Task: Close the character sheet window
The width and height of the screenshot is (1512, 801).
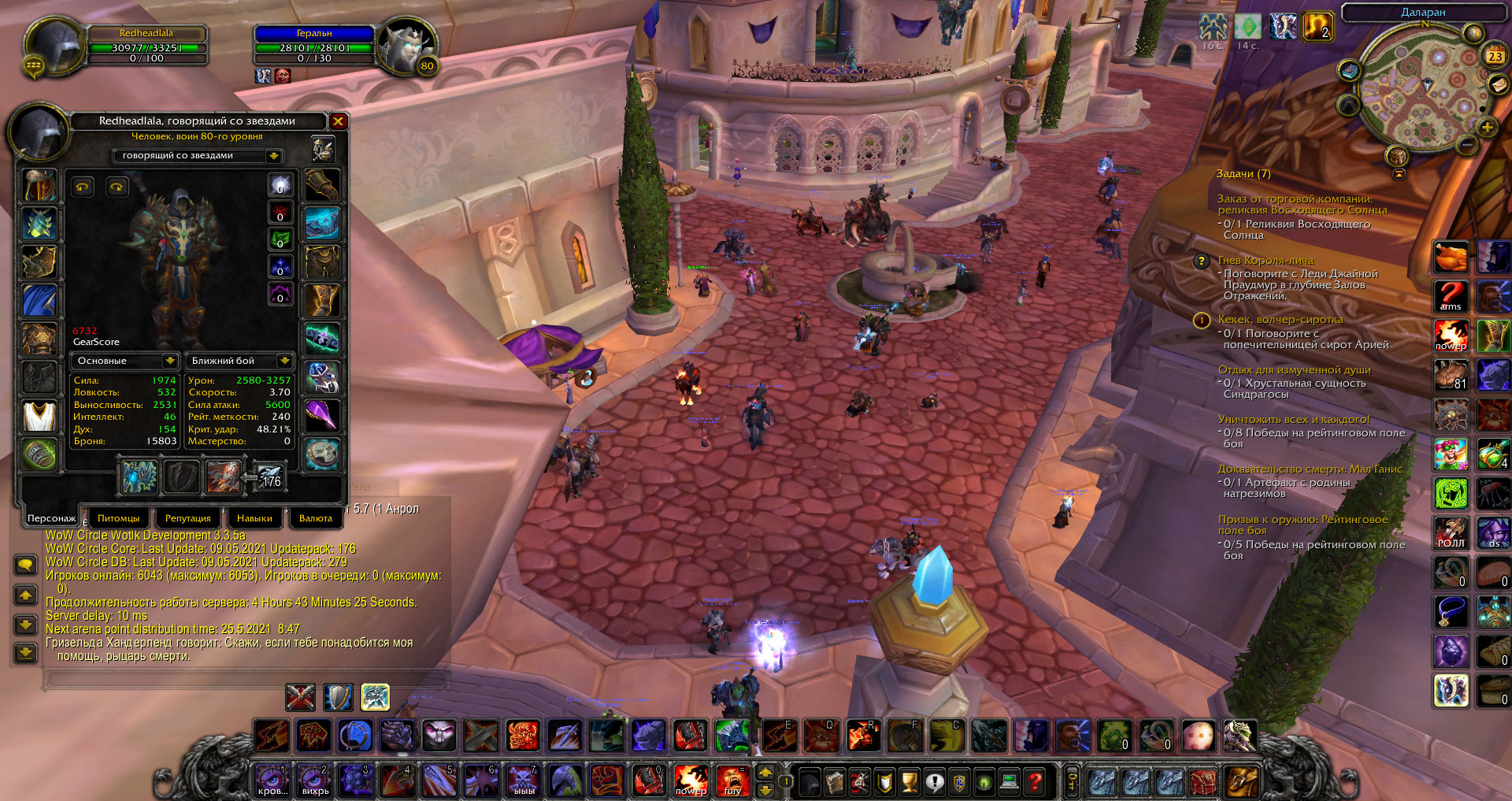Action: click(338, 121)
